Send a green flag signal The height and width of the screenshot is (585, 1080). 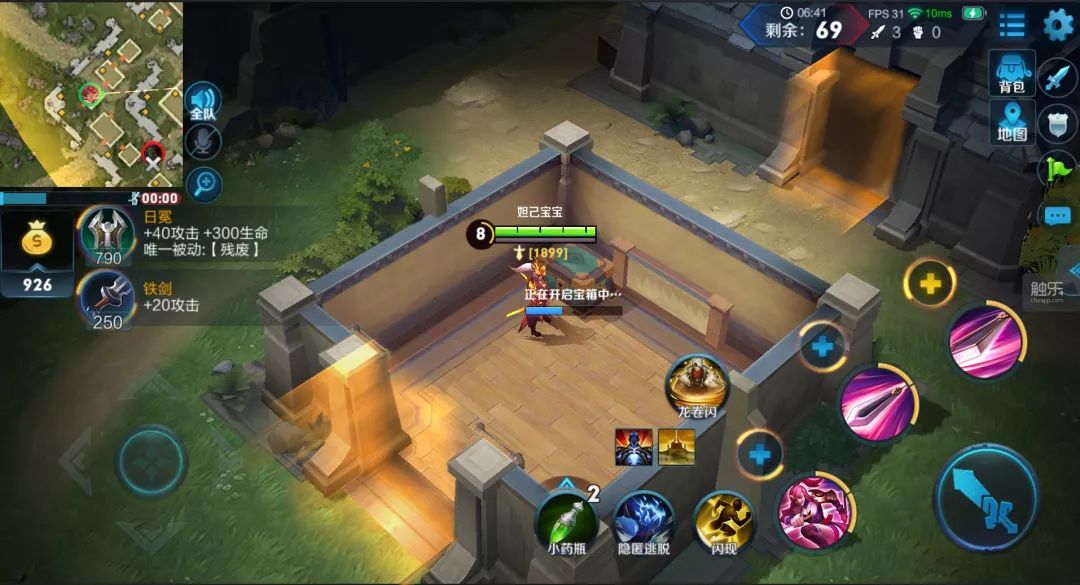1058,169
